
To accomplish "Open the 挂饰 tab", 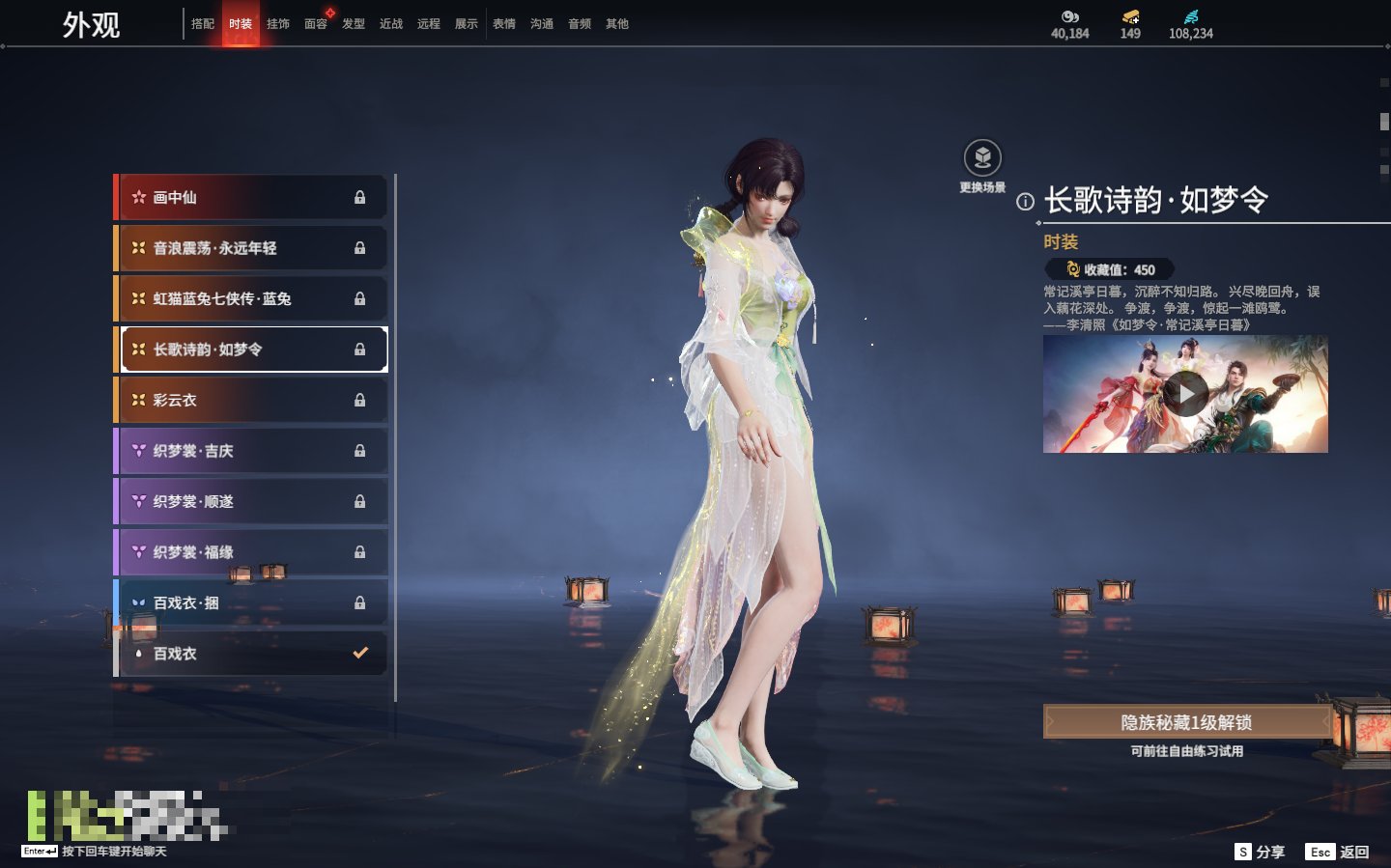I will [x=278, y=24].
